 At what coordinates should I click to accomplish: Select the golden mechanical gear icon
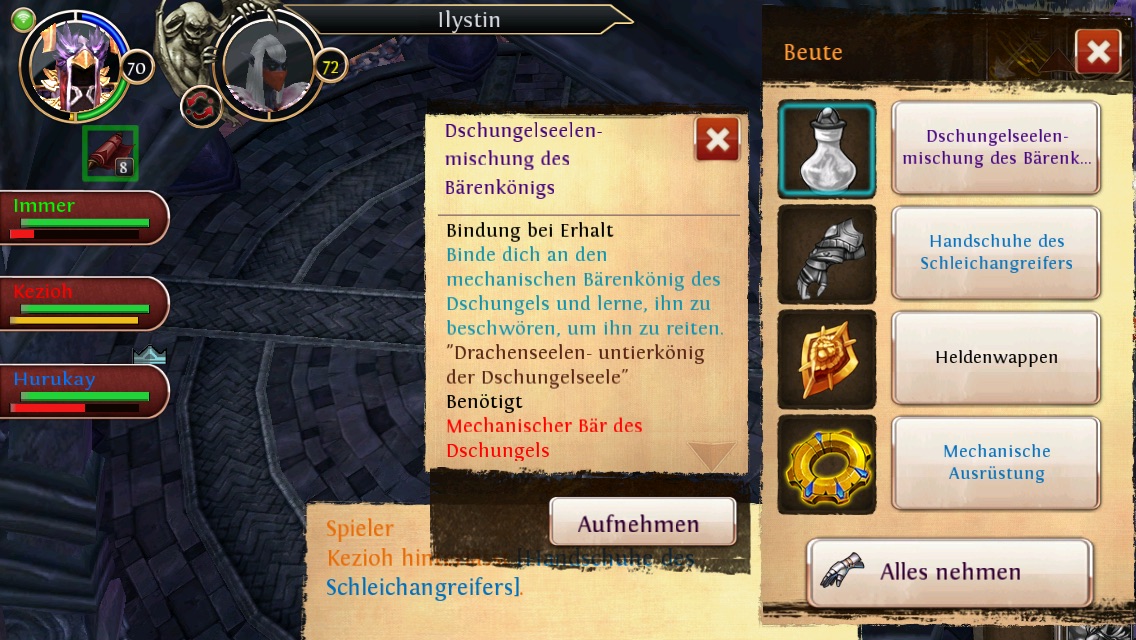827,464
